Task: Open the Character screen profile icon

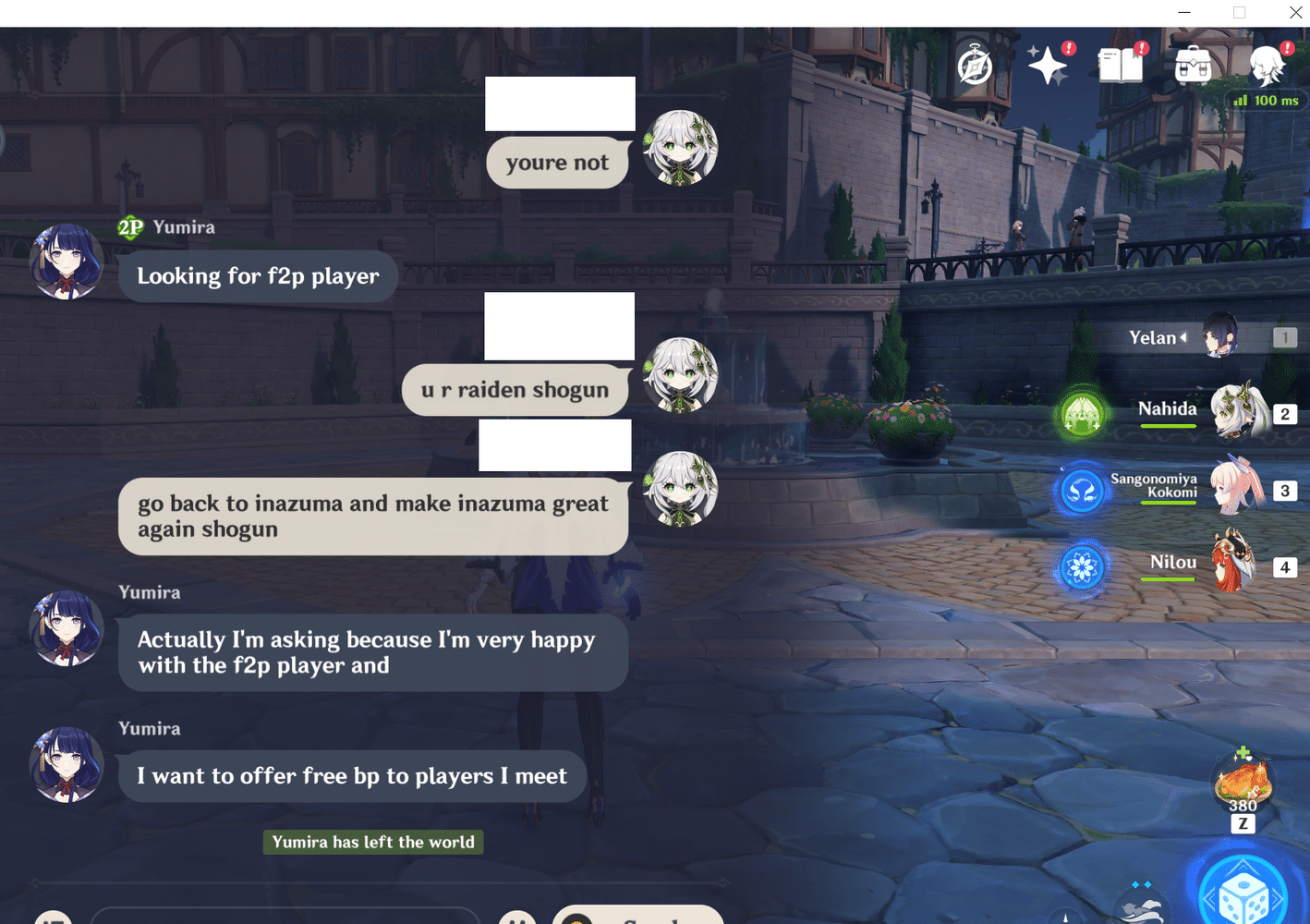Action: (1267, 65)
